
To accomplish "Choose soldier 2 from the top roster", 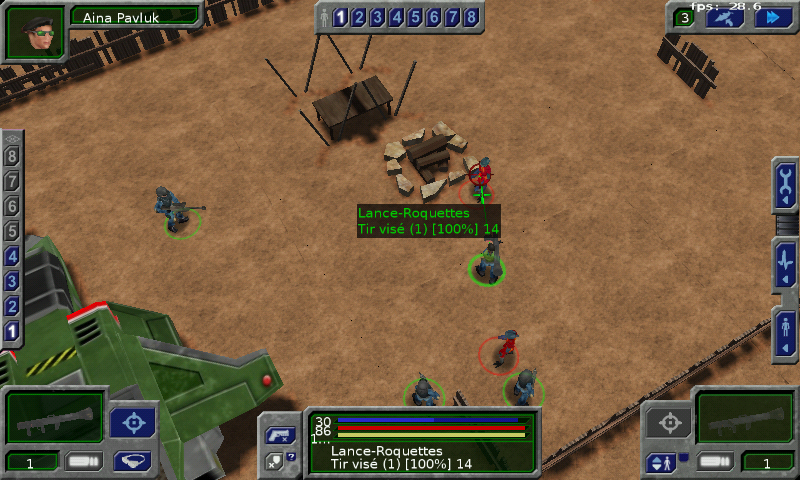I will pos(359,17).
